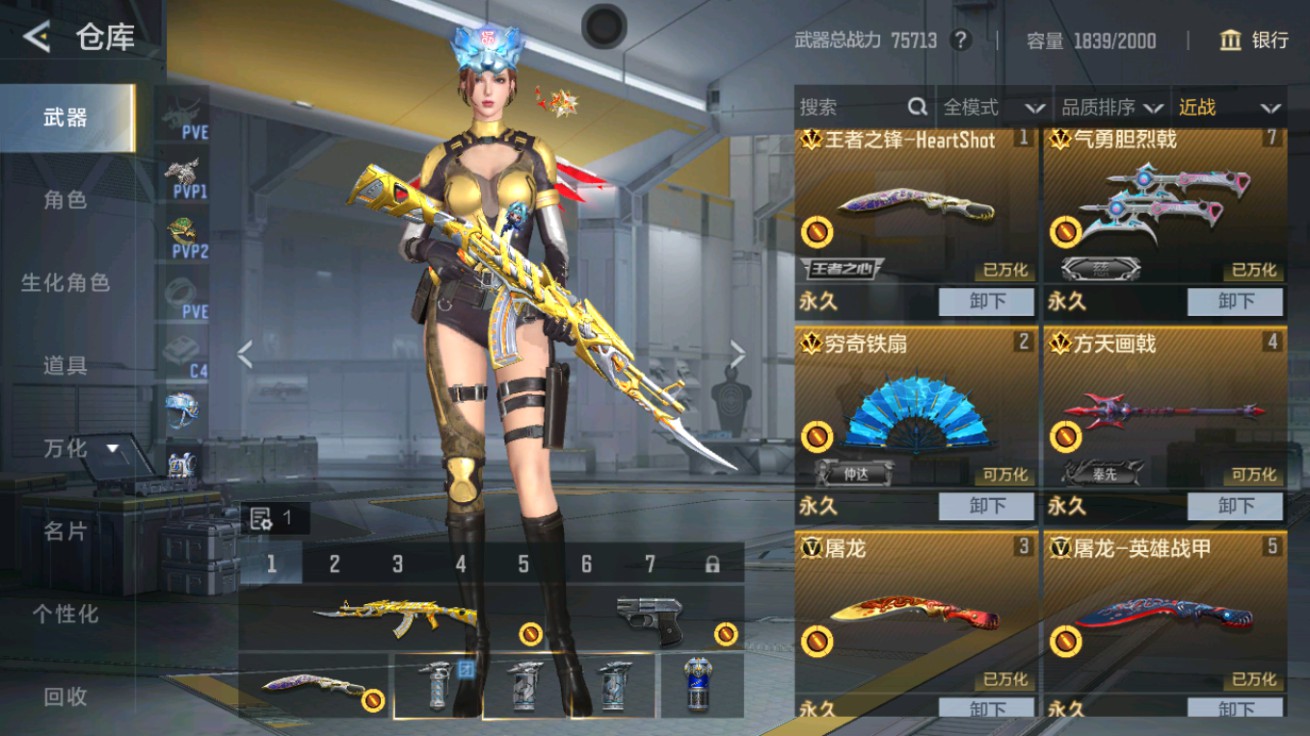Select the PVP1 weapon slot icon

184,178
